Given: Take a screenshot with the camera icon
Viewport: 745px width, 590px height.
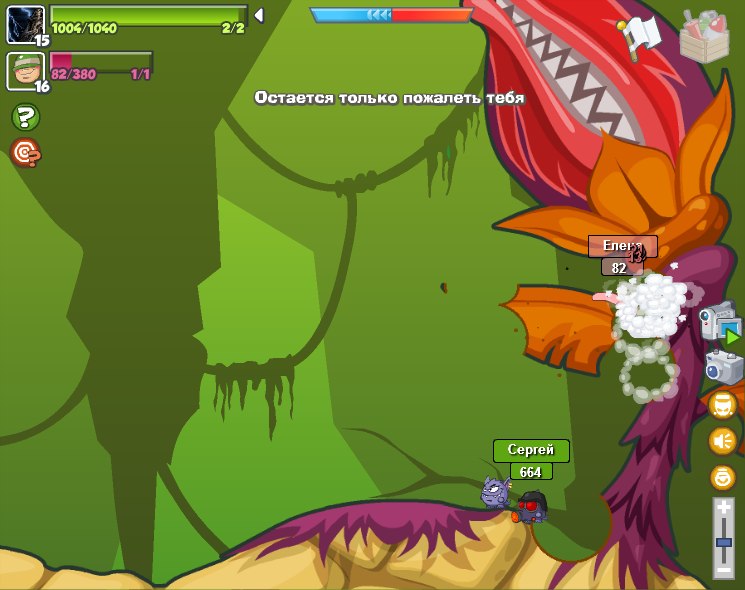Looking at the screenshot, I should [x=722, y=367].
